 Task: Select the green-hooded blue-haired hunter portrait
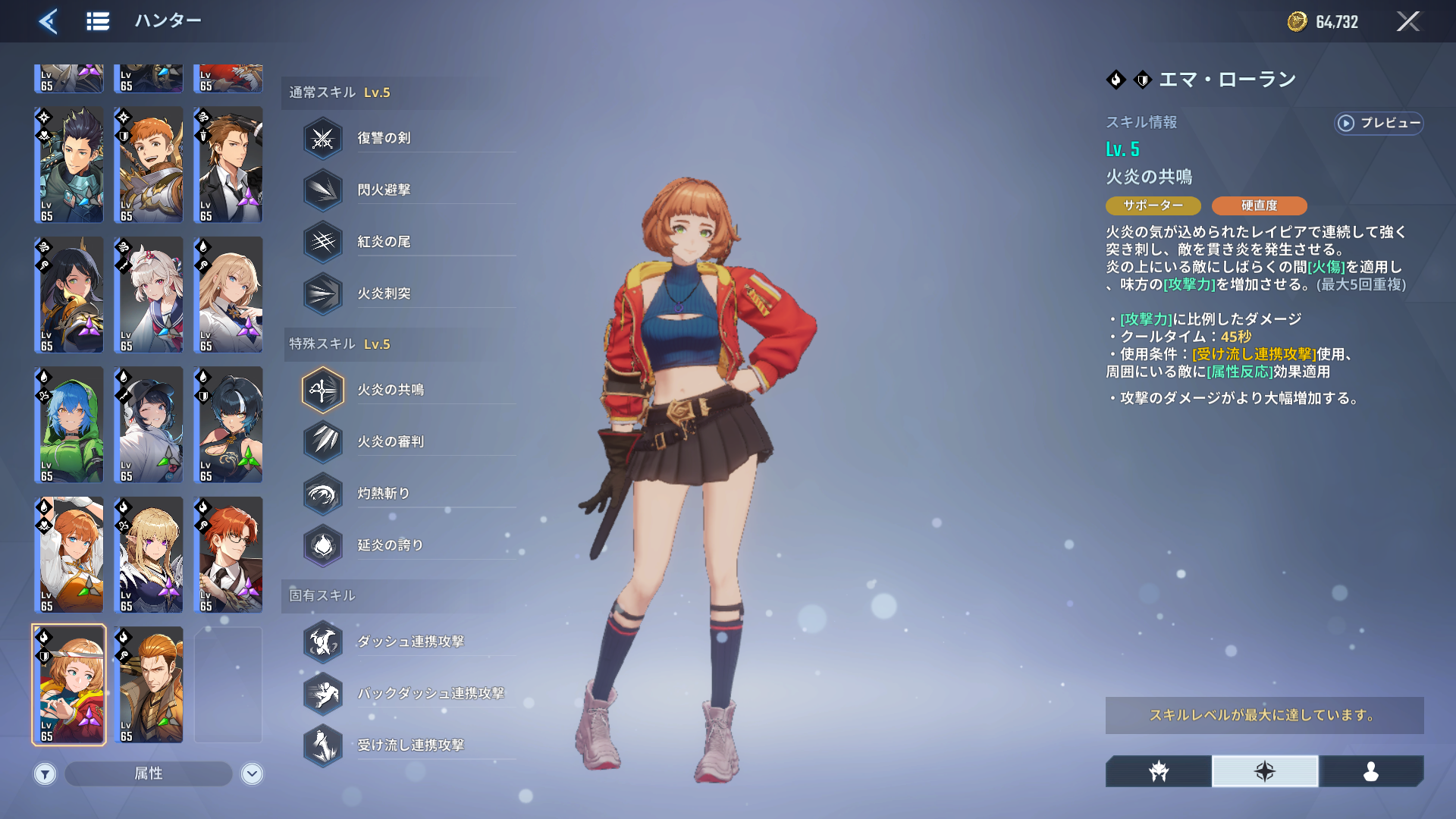69,425
